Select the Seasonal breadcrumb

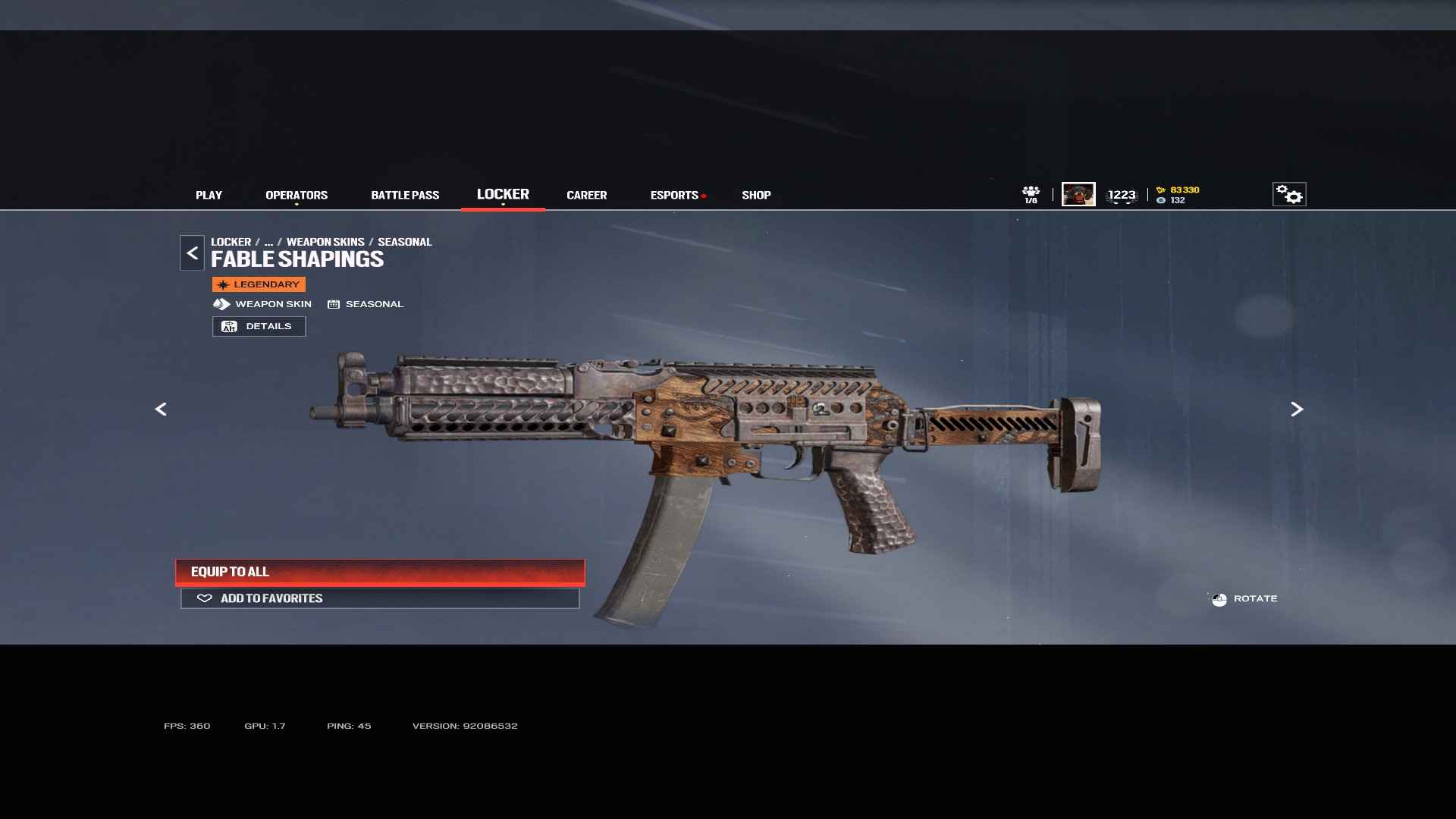404,242
